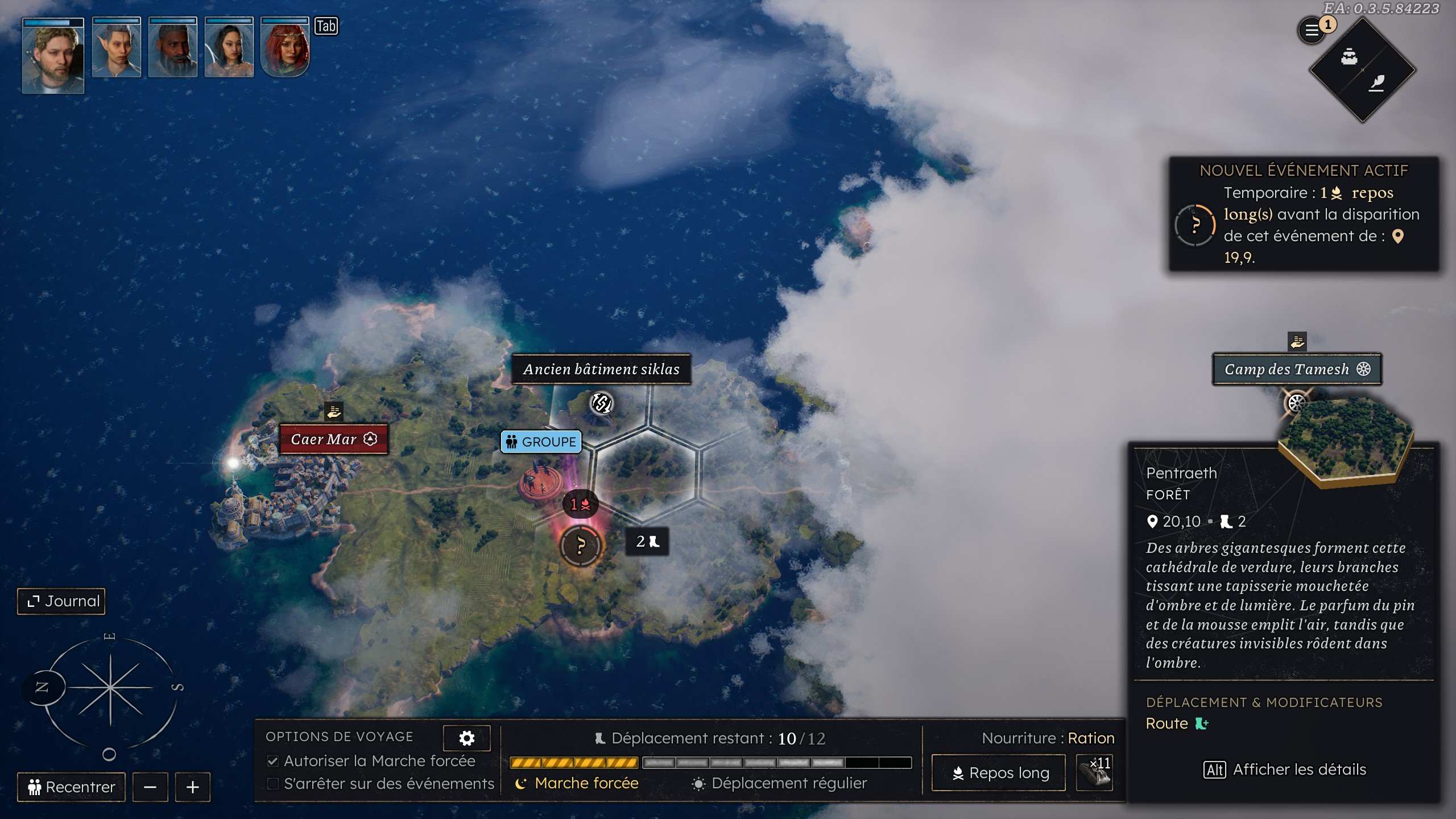Select the GROUPE party marker
The width and height of the screenshot is (1456, 819).
coord(541,442)
